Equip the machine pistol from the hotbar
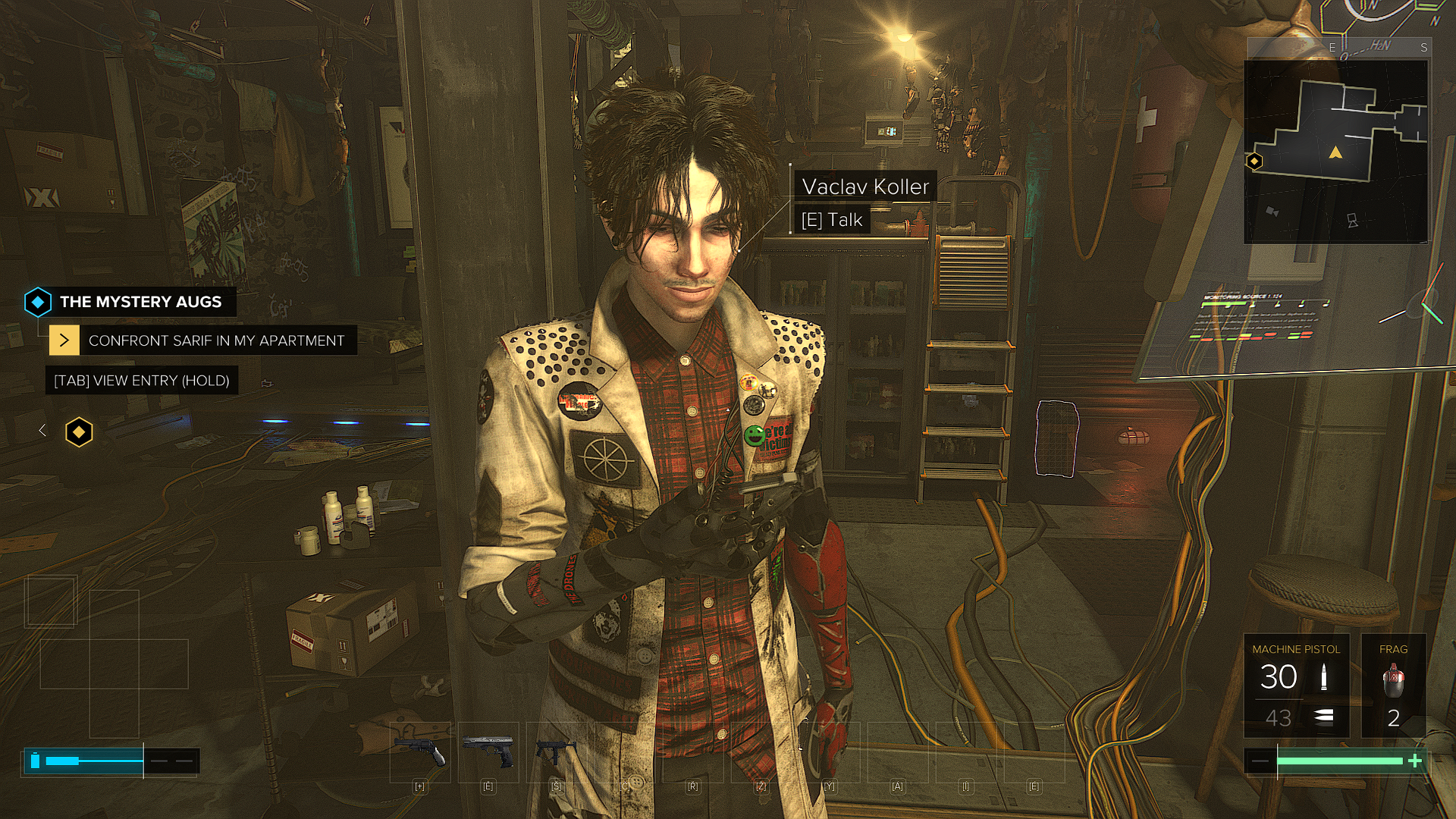Viewport: 1456px width, 819px height. point(556,752)
